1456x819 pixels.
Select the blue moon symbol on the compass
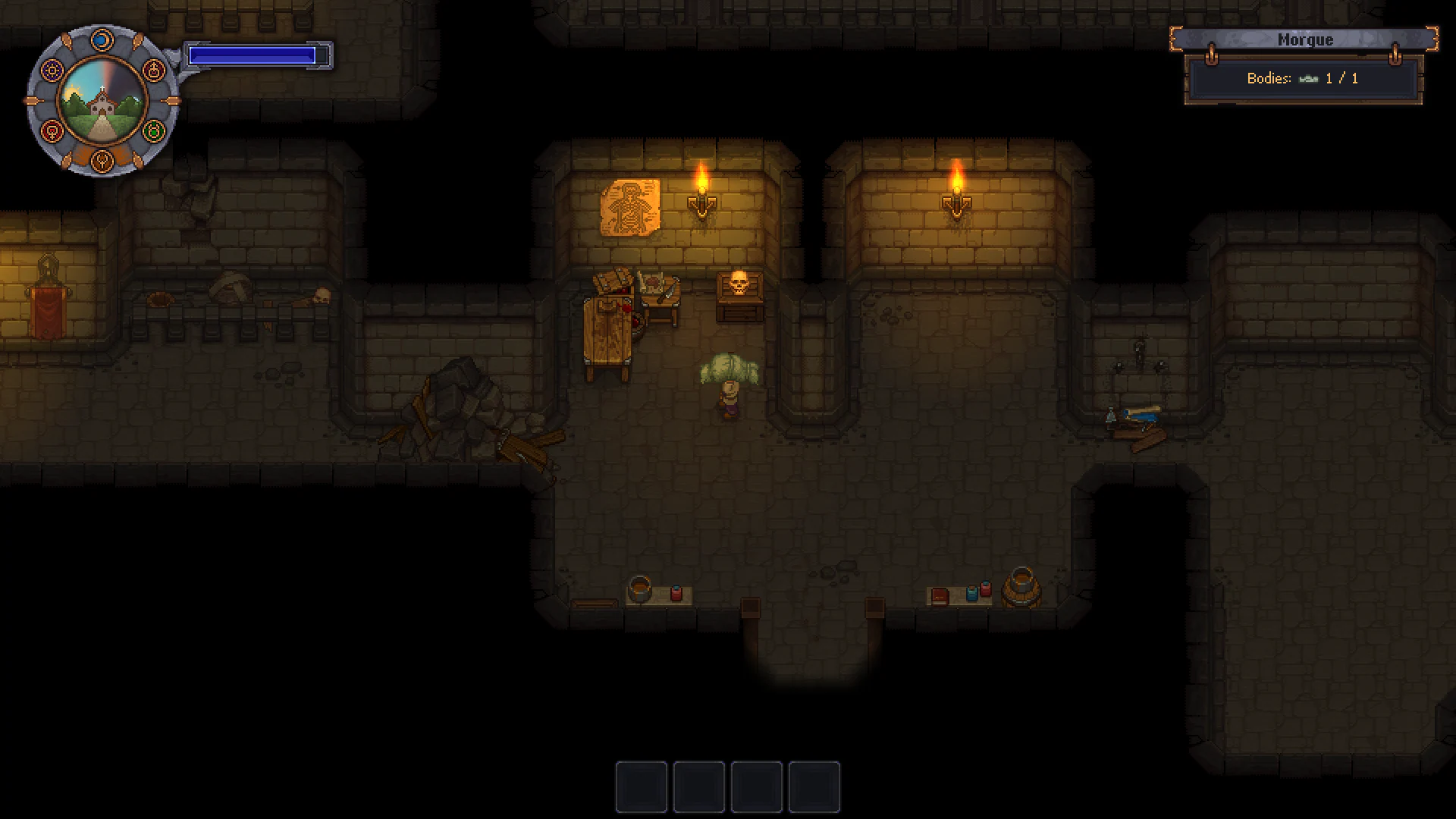tap(101, 39)
